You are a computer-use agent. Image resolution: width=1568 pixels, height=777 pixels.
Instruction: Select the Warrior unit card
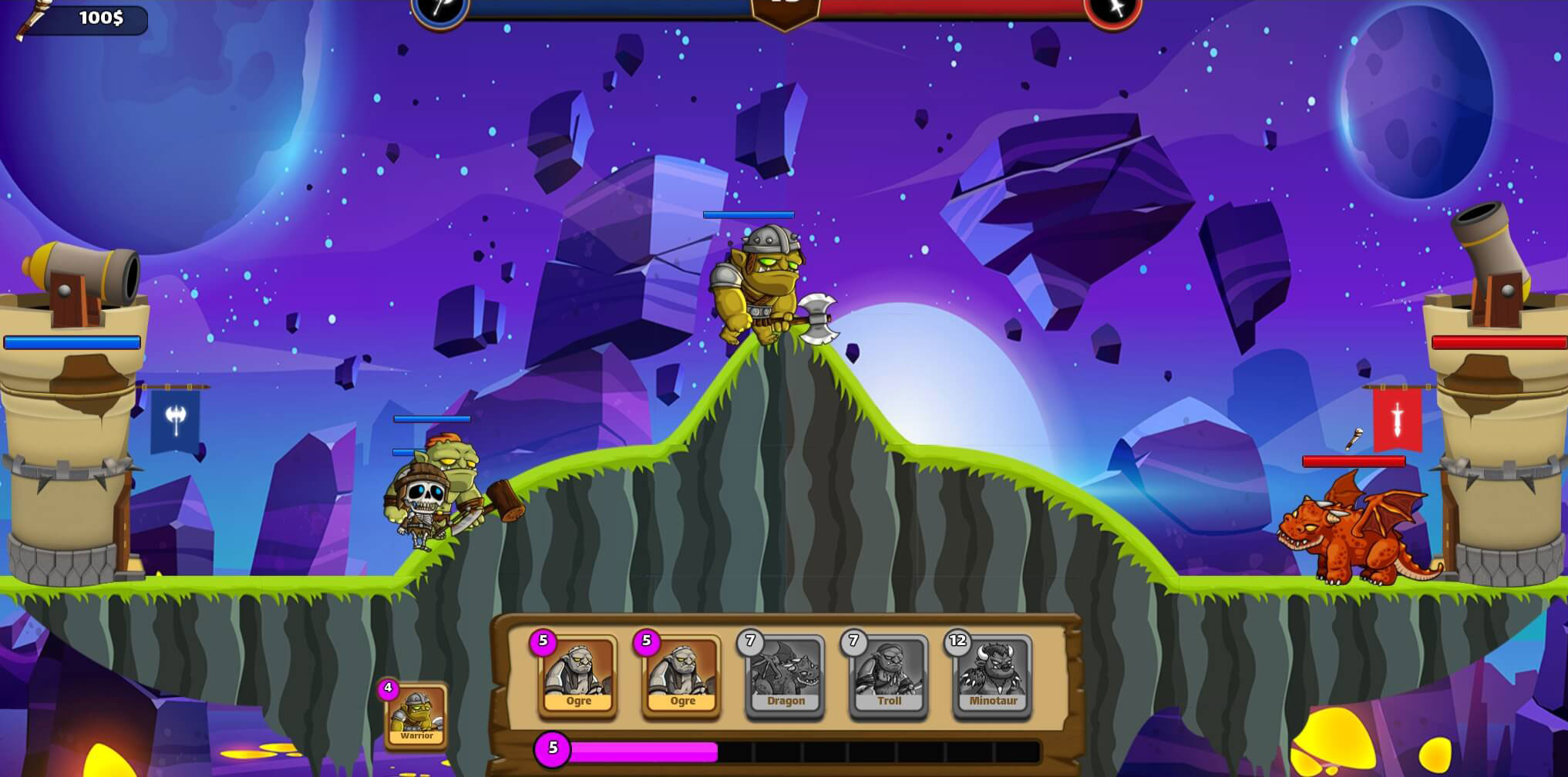click(x=416, y=715)
